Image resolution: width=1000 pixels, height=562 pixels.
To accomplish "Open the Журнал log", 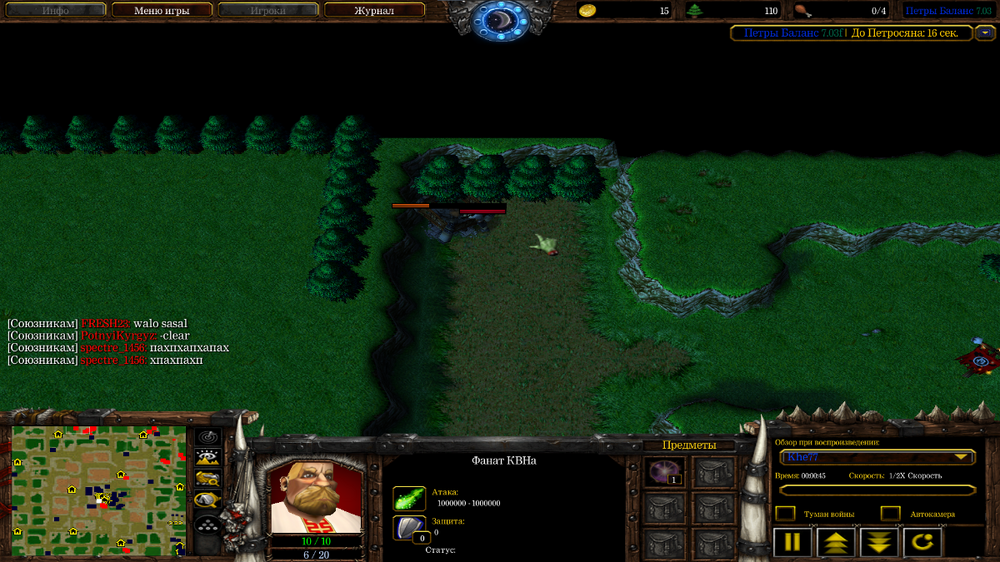I will pos(374,11).
